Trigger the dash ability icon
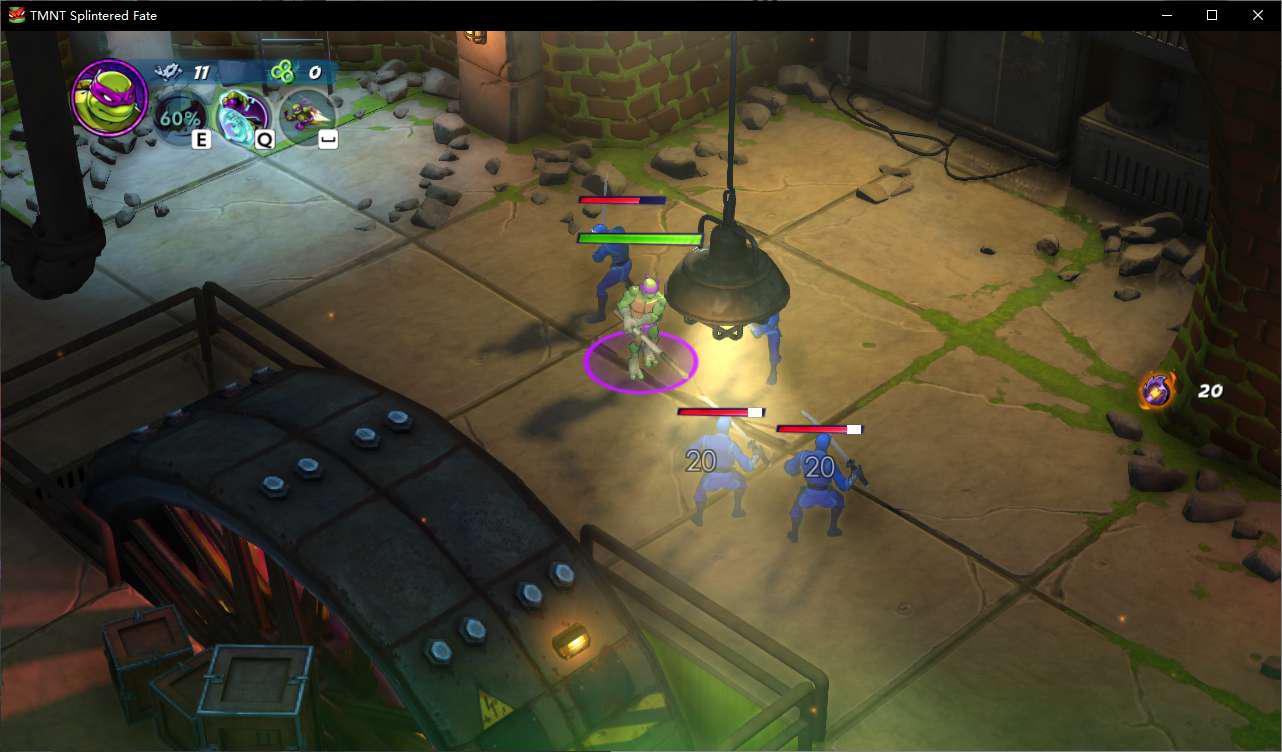 coord(306,117)
